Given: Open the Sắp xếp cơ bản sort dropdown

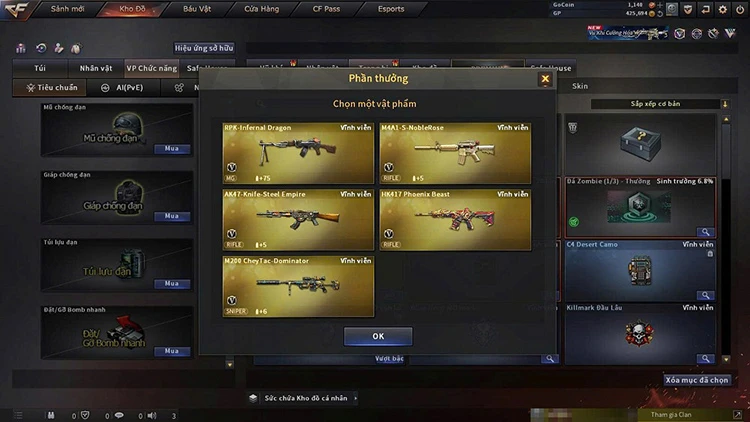Looking at the screenshot, I should click(655, 104).
